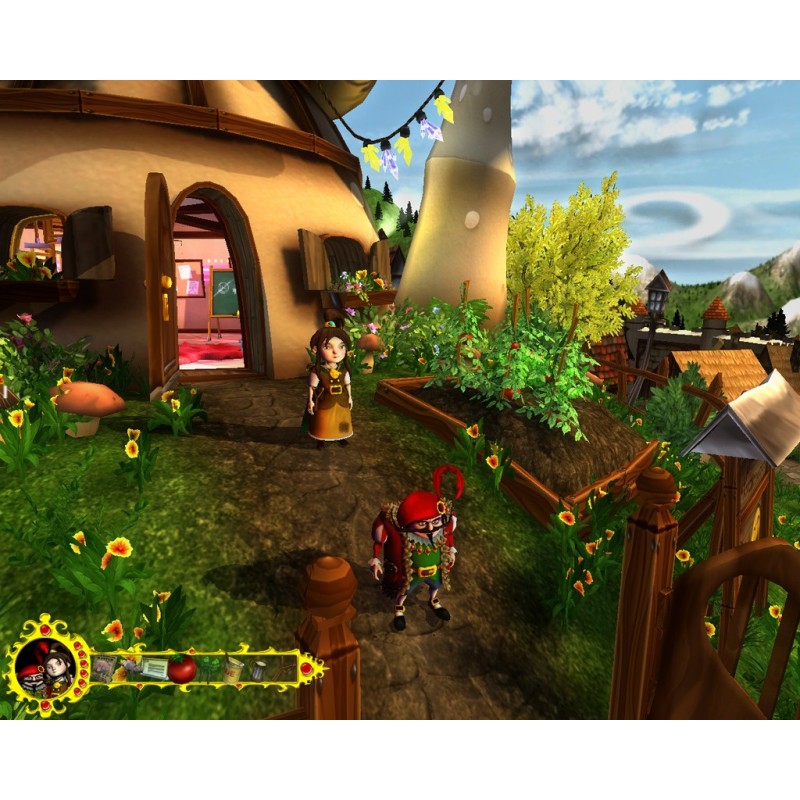This screenshot has height=800, width=800.
Task: Pick the green herb leaves item
Action: pyautogui.click(x=209, y=668)
